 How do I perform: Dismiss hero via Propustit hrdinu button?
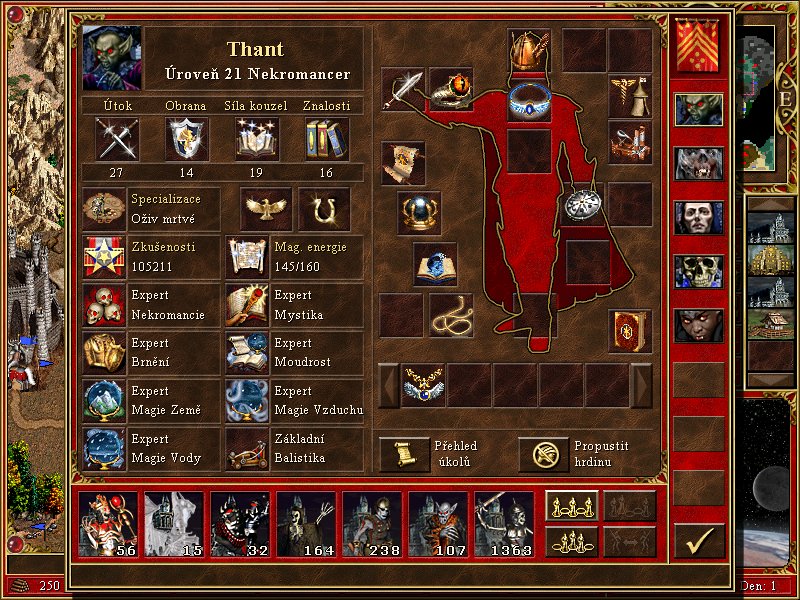(x=544, y=454)
